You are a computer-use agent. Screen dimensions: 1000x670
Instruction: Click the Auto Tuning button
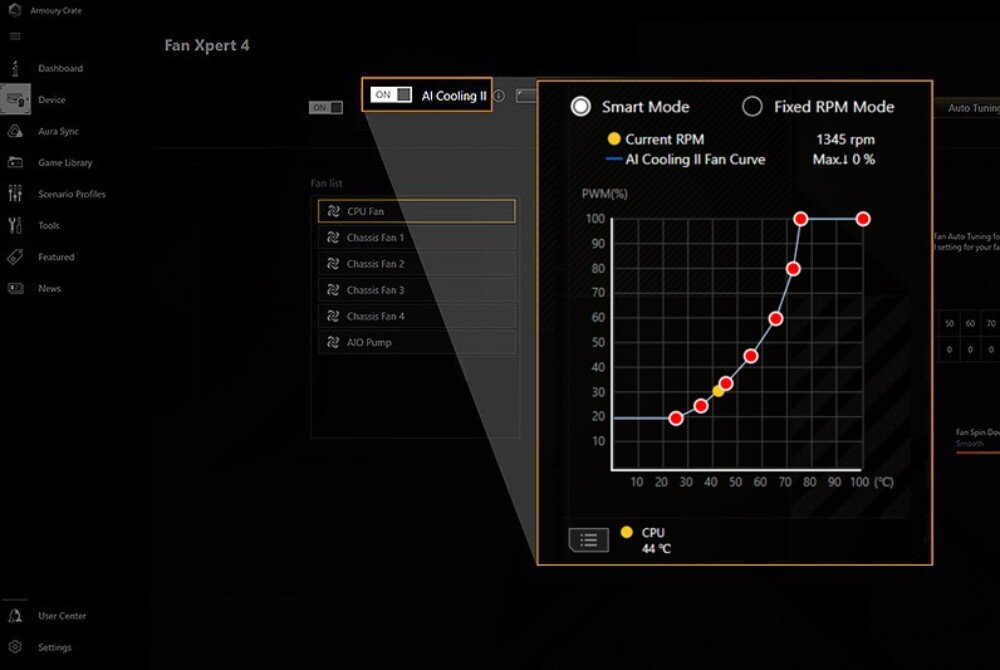[x=968, y=108]
